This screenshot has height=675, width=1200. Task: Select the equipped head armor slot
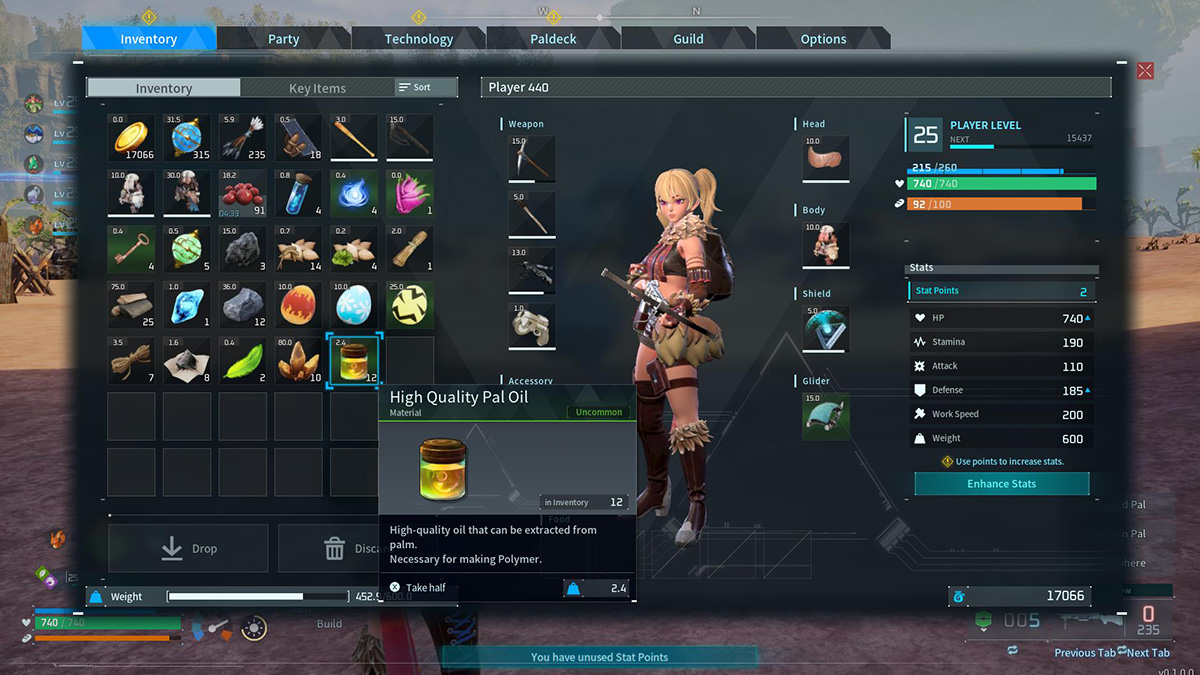coord(826,158)
